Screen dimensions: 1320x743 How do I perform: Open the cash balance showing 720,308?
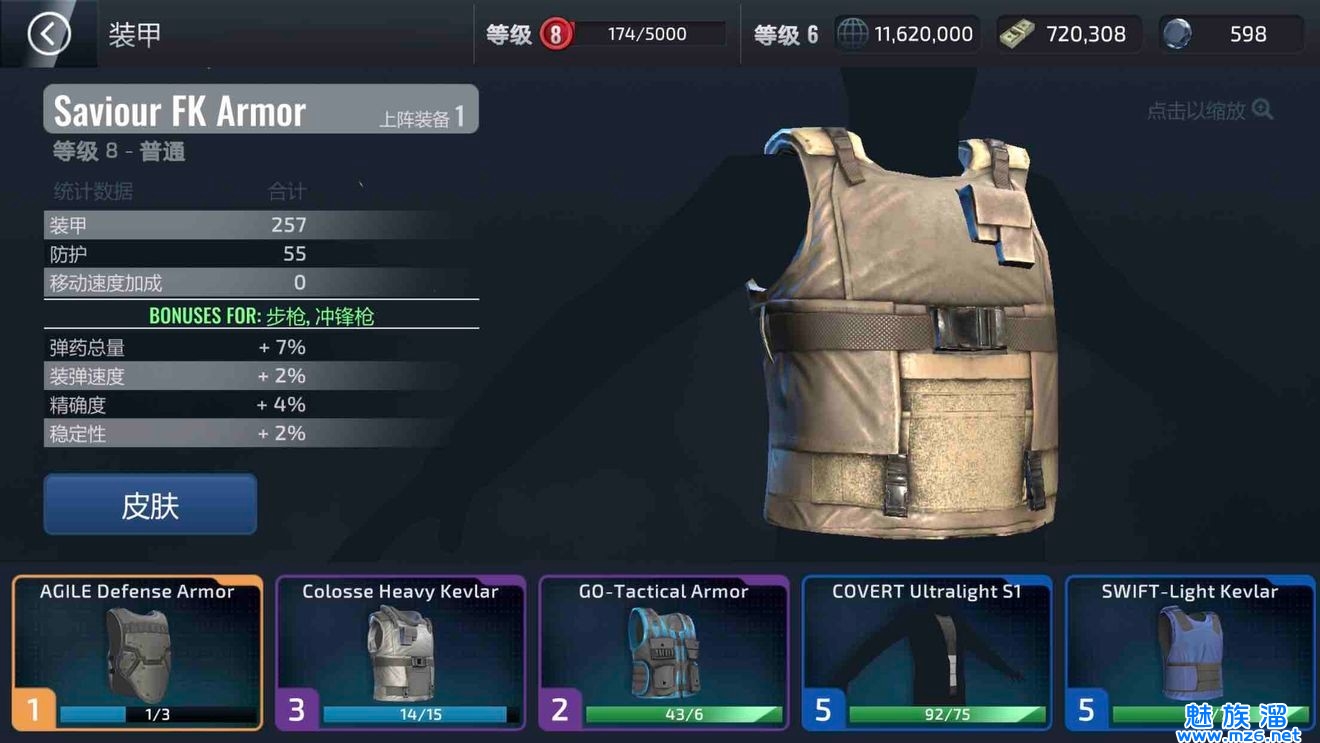point(1068,34)
